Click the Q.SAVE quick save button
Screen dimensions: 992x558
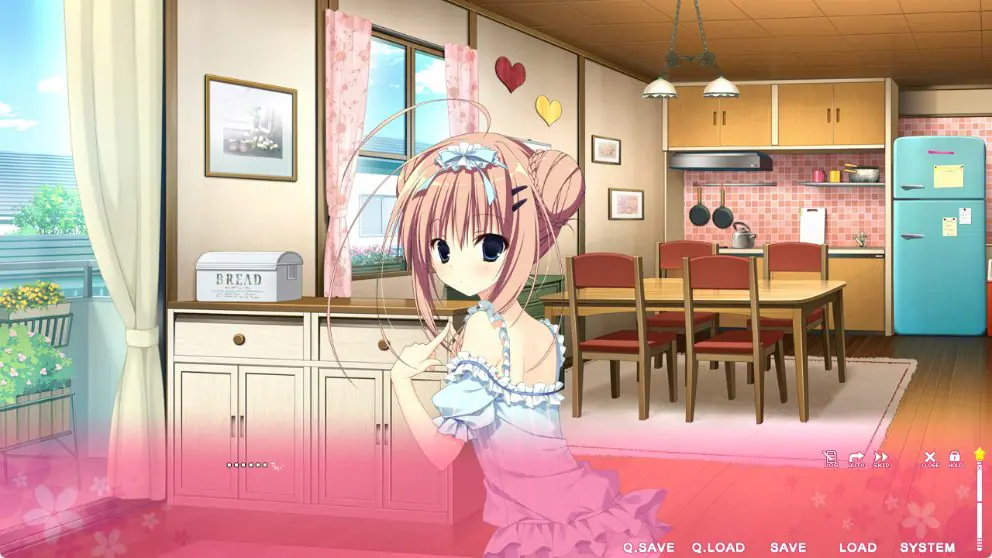click(x=649, y=548)
